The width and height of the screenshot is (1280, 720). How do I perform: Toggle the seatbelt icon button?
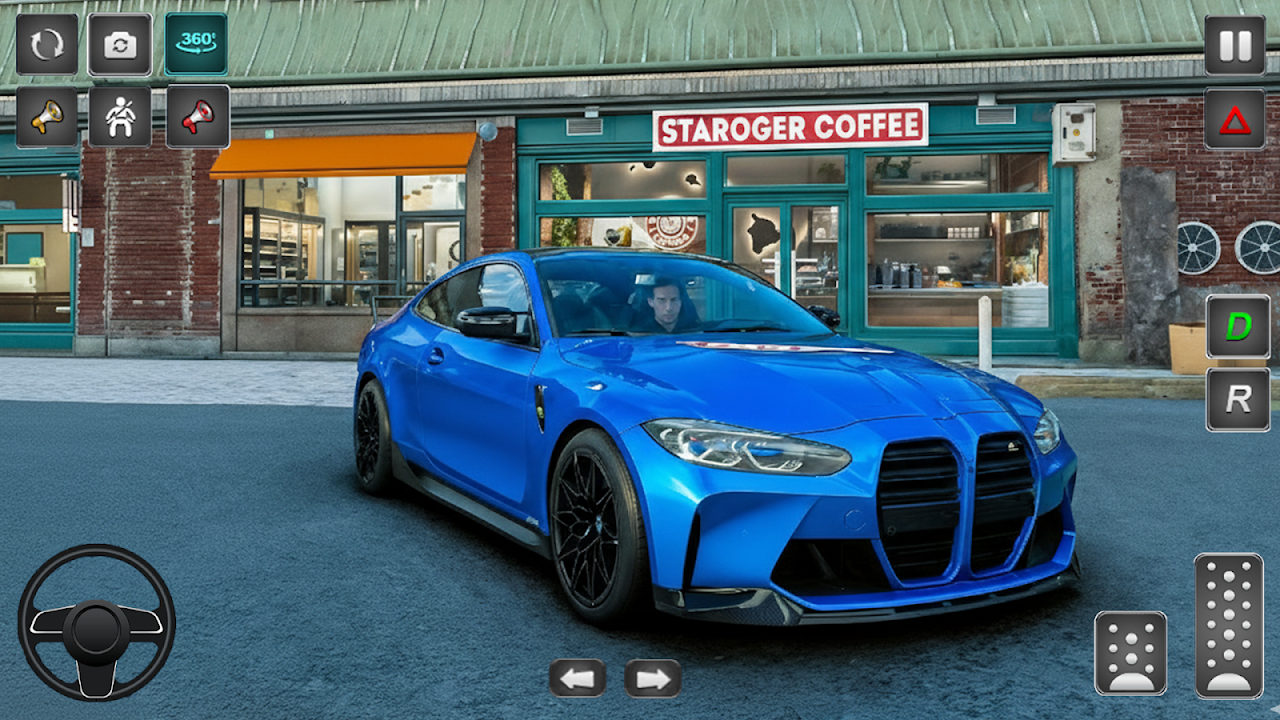pos(120,117)
